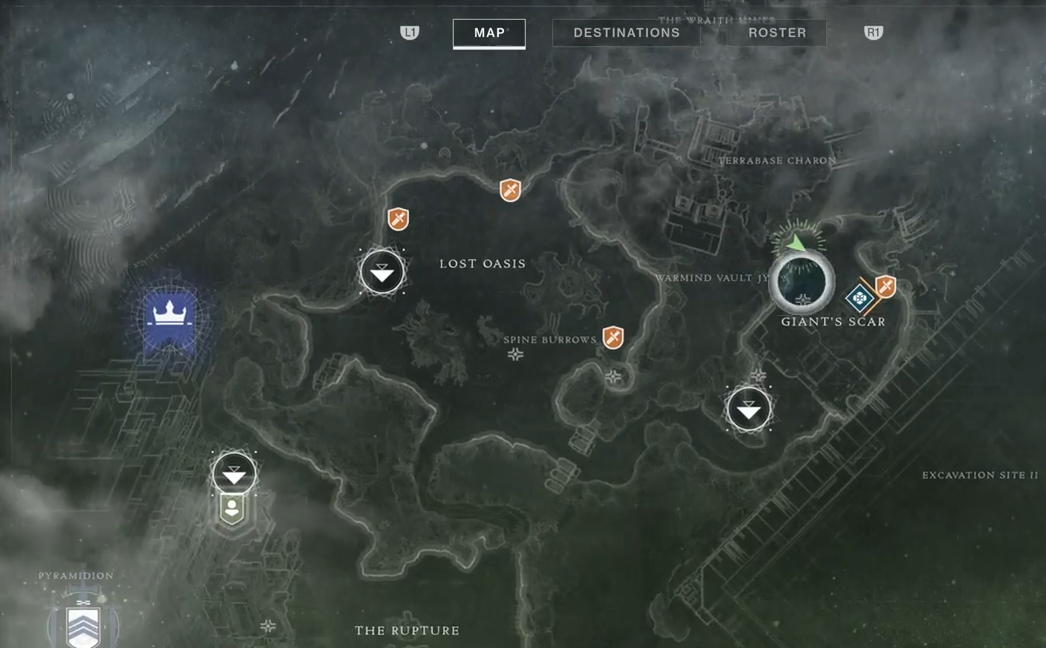Launch the Pyramidion strike icon
This screenshot has width=1046, height=648.
click(83, 625)
